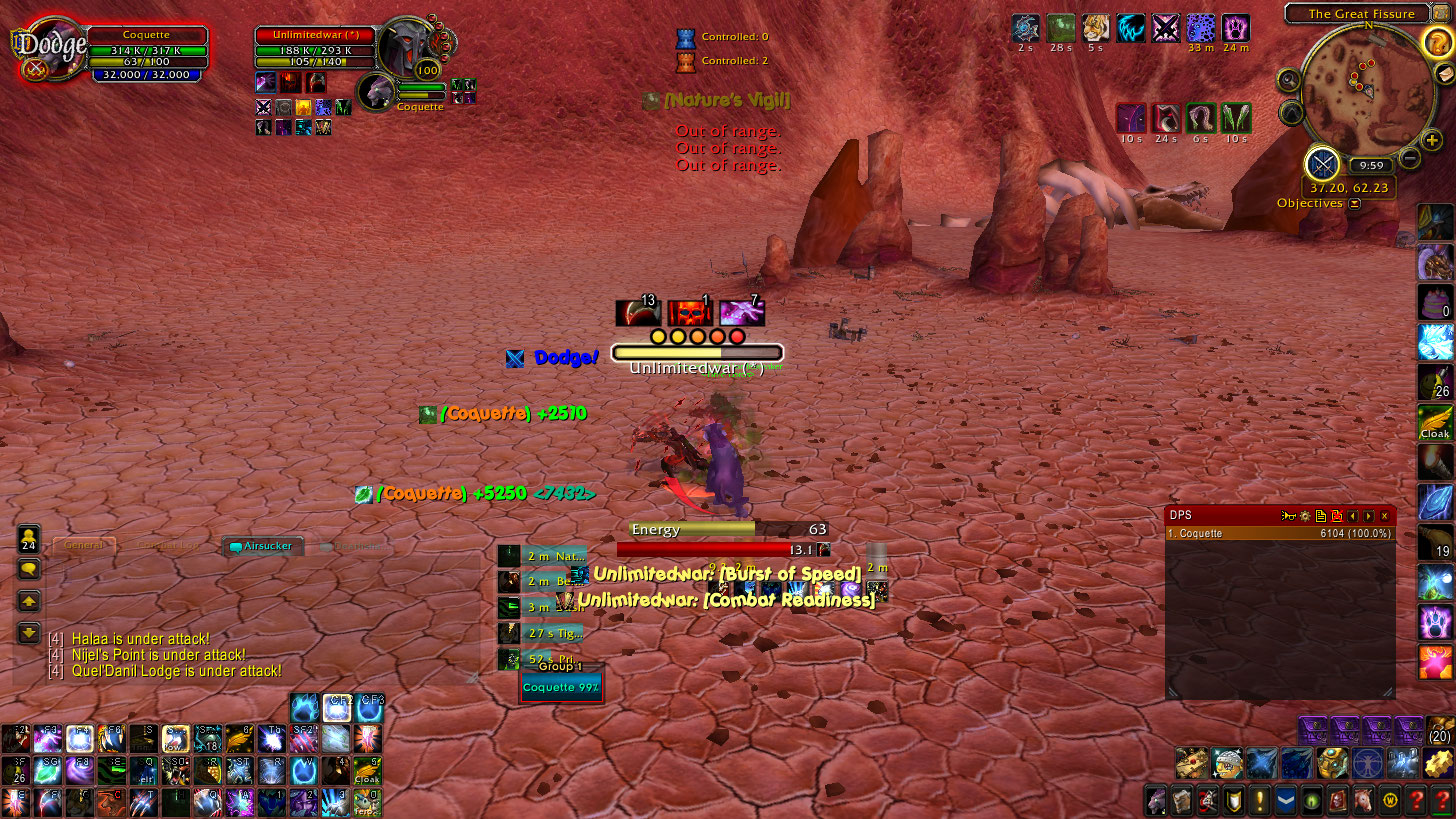Image resolution: width=1456 pixels, height=819 pixels.
Task: Zoom out the minimap with the minus button
Action: 1410,157
